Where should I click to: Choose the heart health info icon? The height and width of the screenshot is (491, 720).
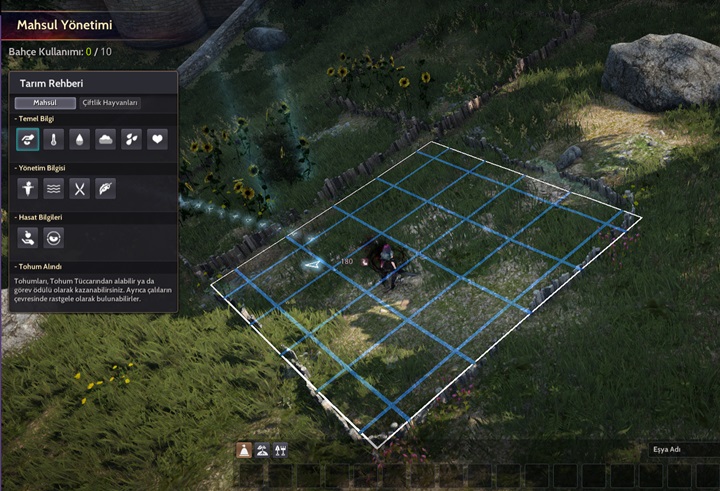pos(157,139)
